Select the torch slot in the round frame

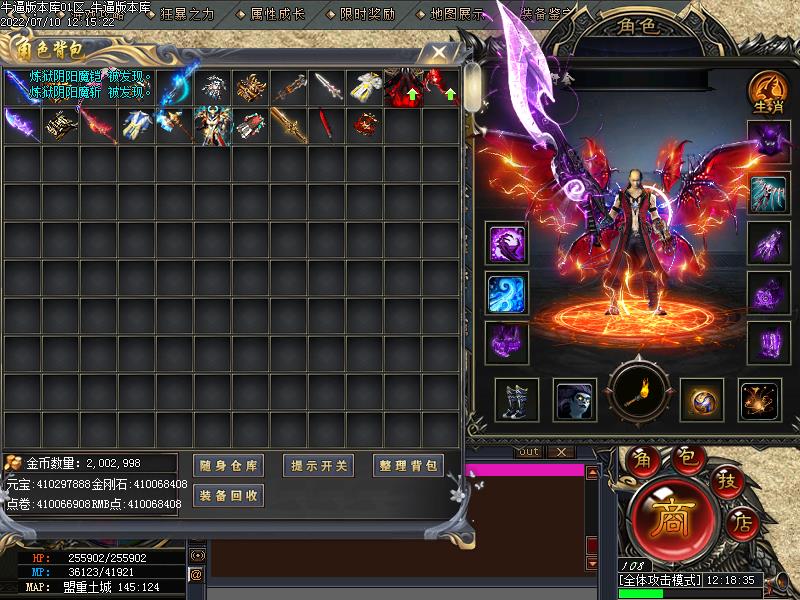pyautogui.click(x=641, y=397)
